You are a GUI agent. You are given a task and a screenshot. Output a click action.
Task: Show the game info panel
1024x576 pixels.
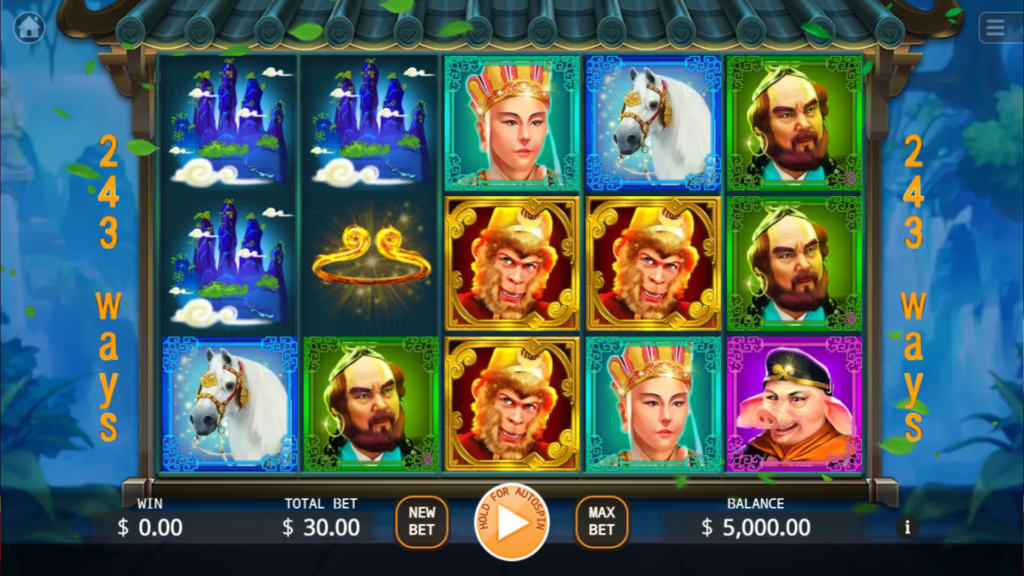908,527
